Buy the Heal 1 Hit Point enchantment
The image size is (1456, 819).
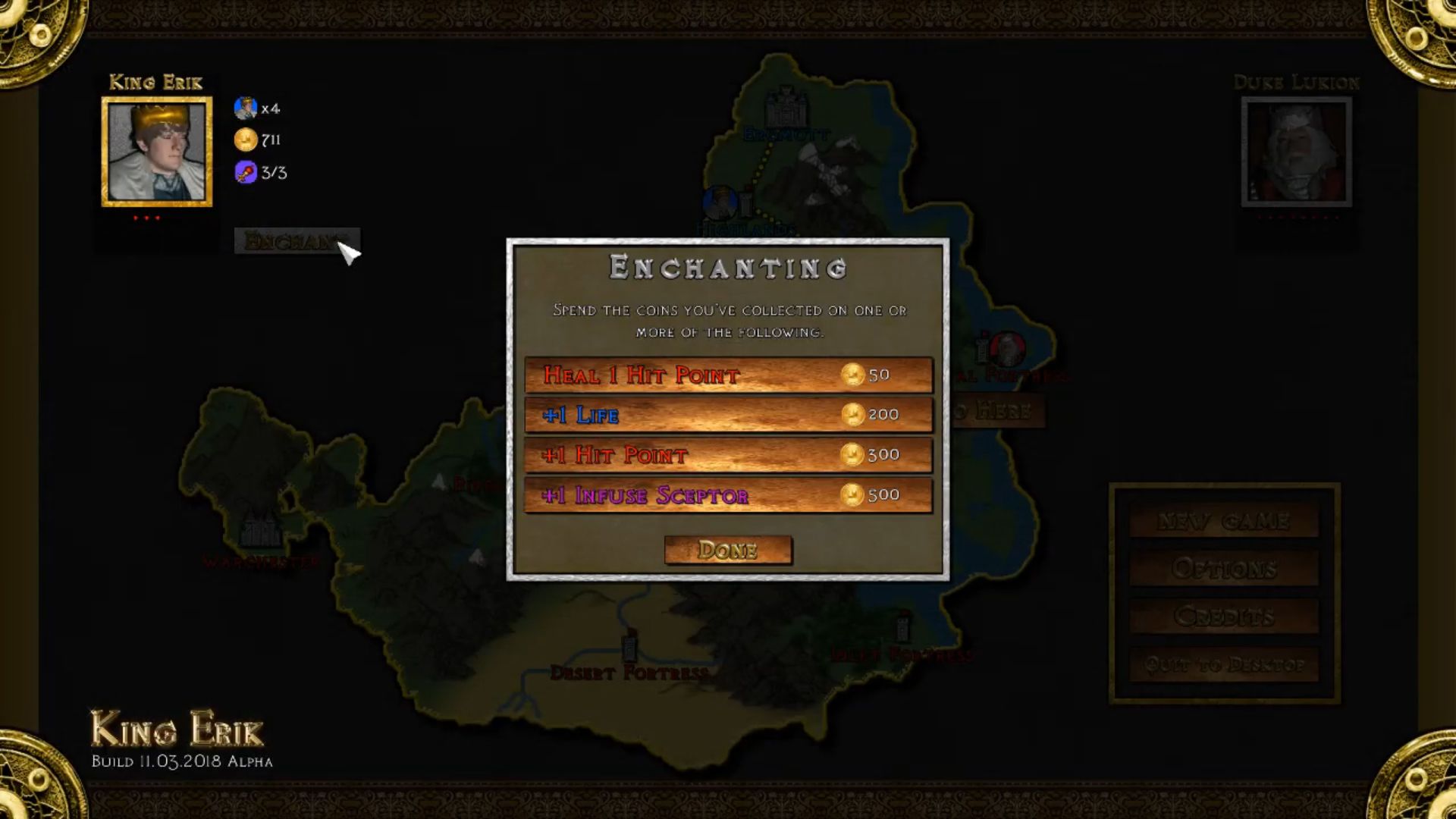[x=728, y=375]
